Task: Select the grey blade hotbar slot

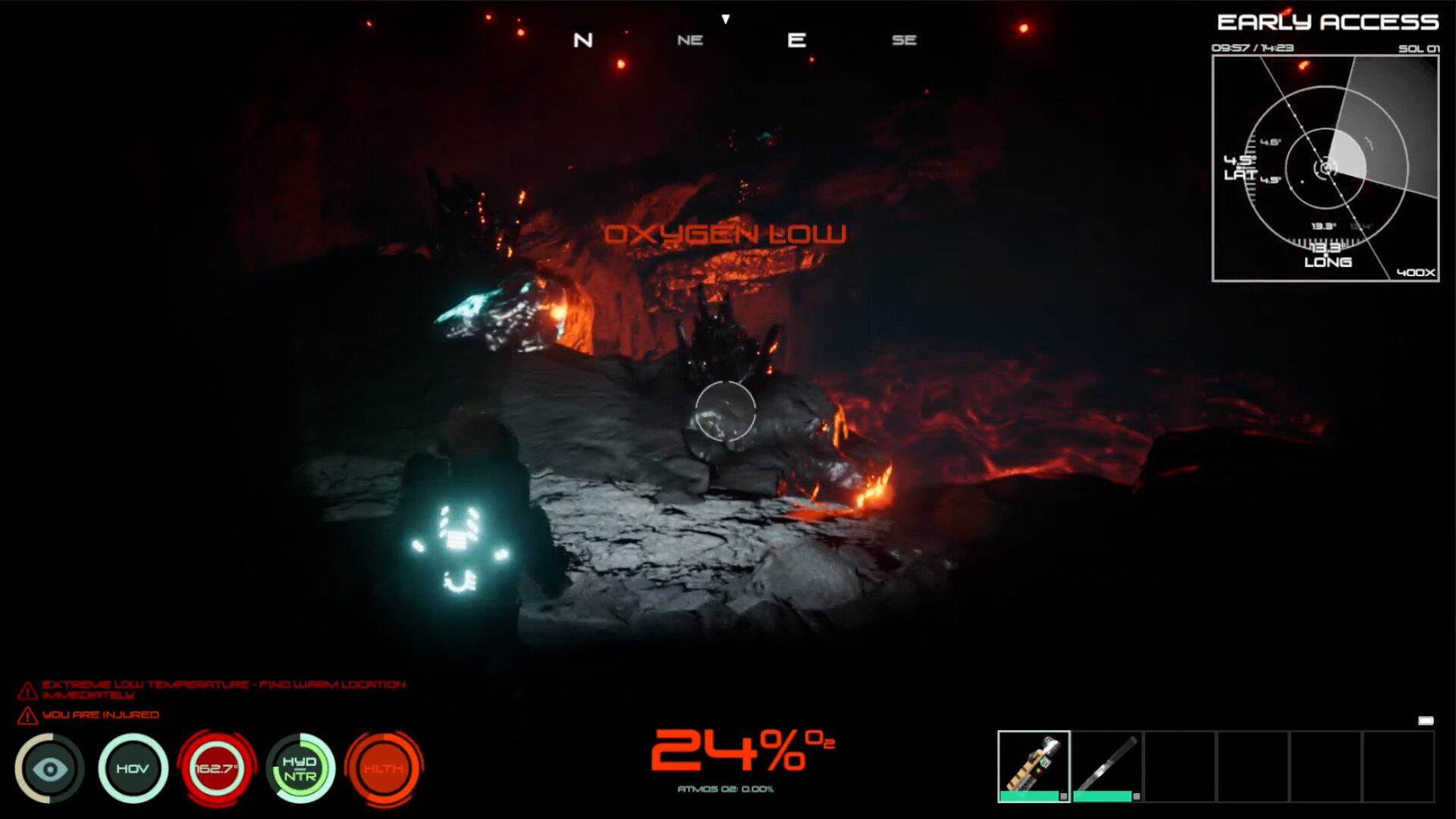Action: tap(1106, 765)
